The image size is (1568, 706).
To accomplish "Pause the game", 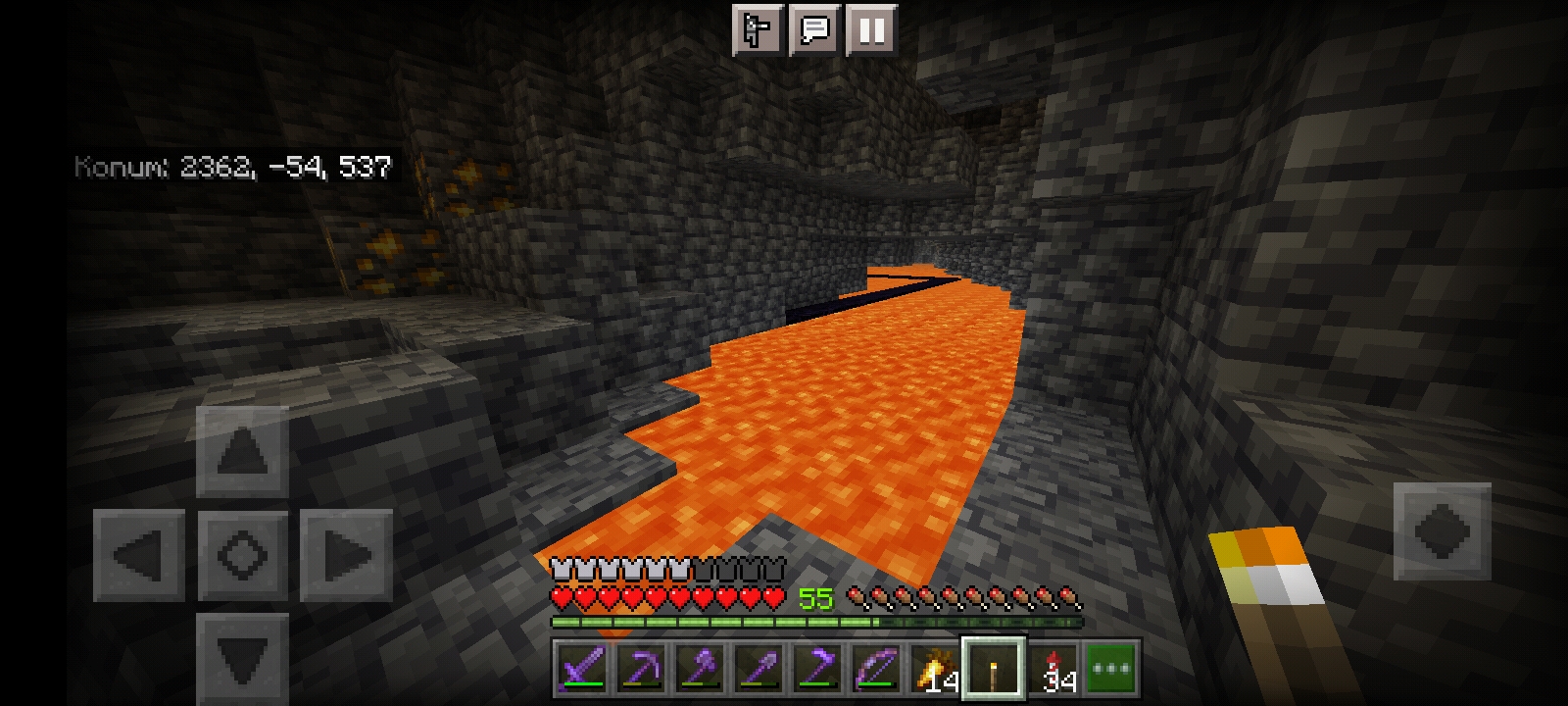I will click(x=871, y=30).
